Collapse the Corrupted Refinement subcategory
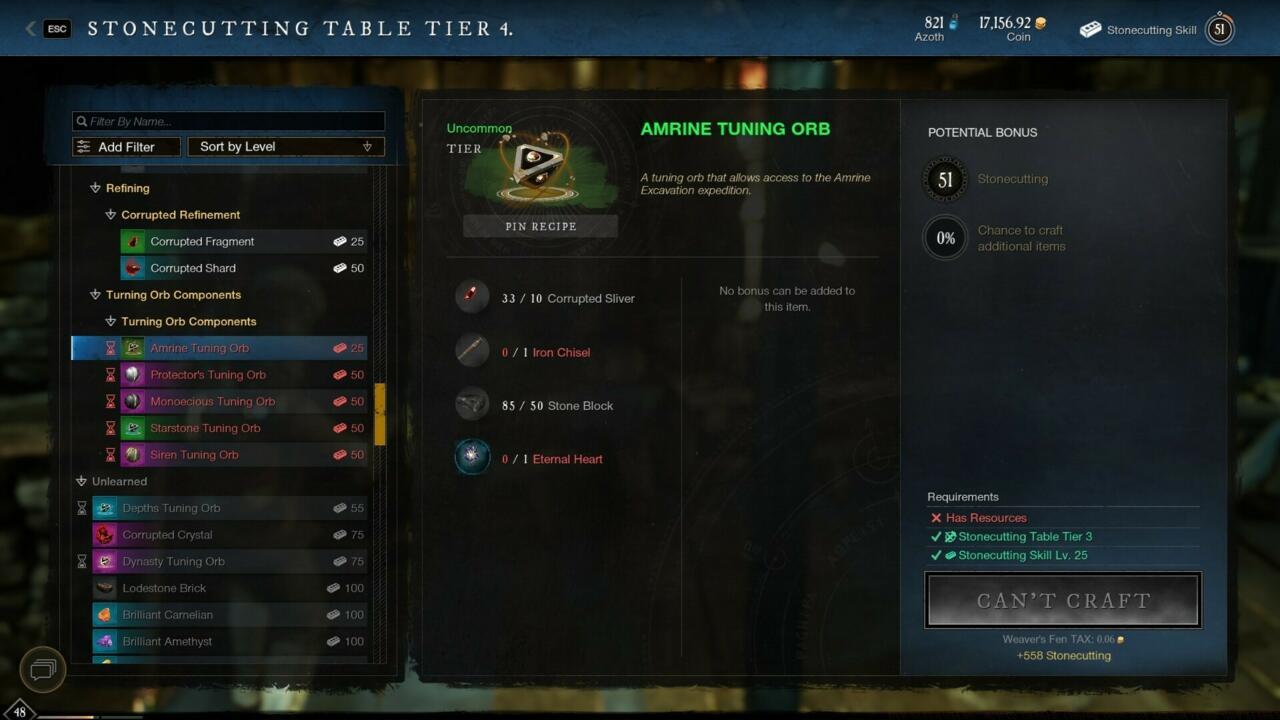Viewport: 1280px width, 720px height. click(111, 215)
